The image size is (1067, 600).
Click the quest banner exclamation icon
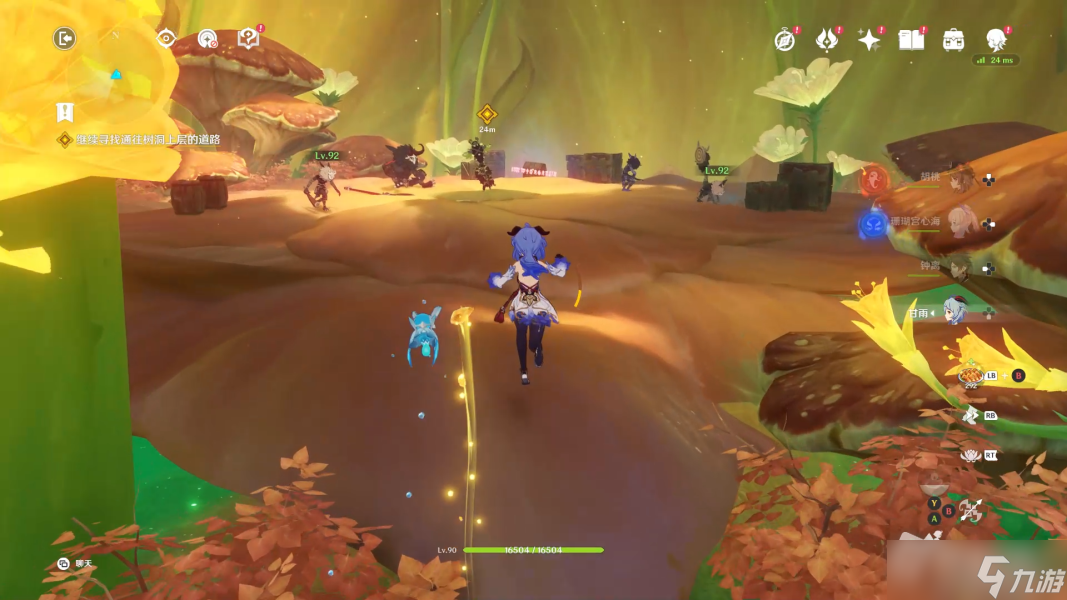(x=66, y=112)
